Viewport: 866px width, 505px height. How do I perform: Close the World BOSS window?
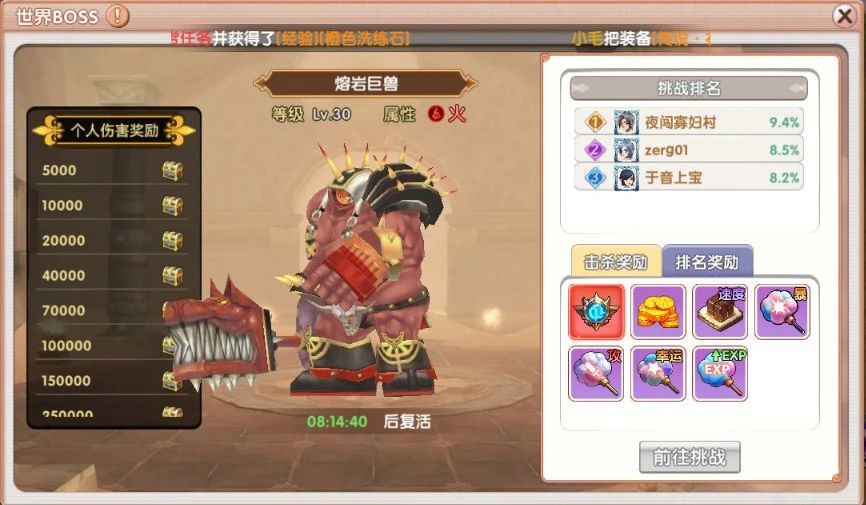(844, 15)
